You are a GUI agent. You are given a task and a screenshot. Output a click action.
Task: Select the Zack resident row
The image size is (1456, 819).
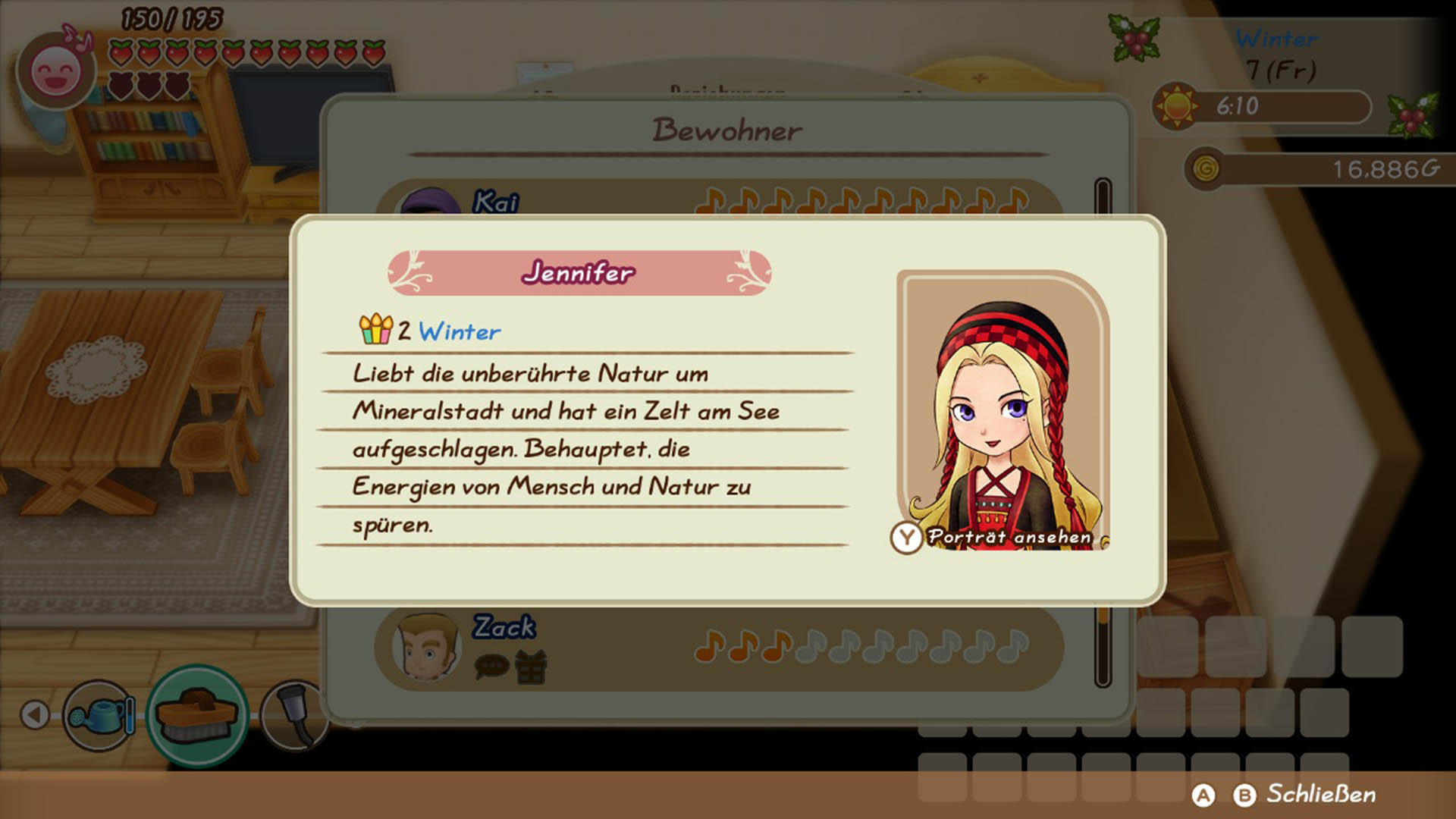(717, 648)
